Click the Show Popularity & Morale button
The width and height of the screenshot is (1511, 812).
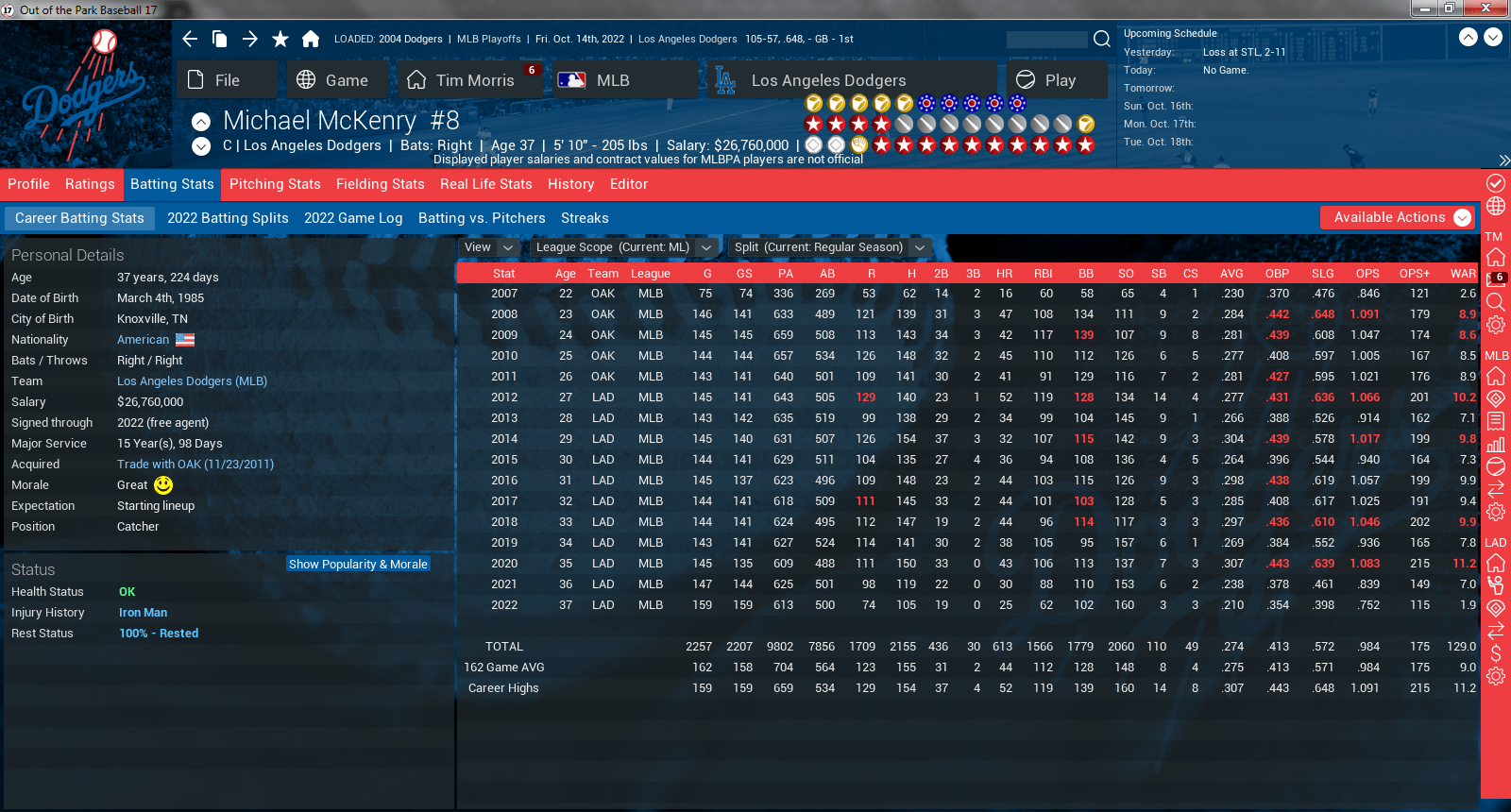click(358, 564)
